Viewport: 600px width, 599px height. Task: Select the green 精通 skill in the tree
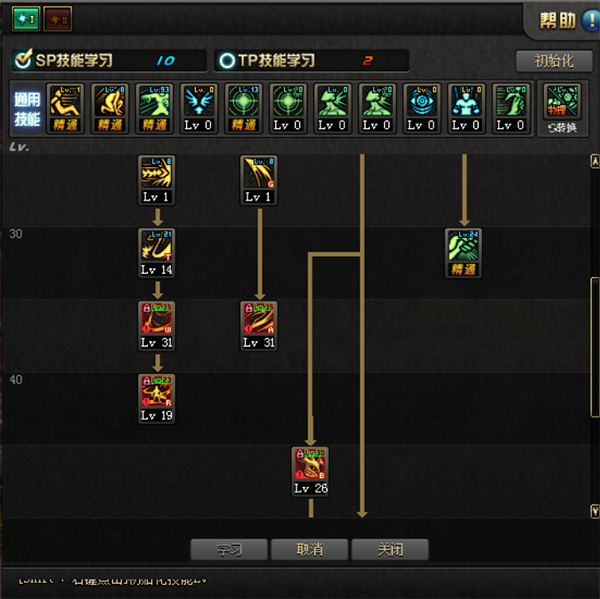coord(463,247)
